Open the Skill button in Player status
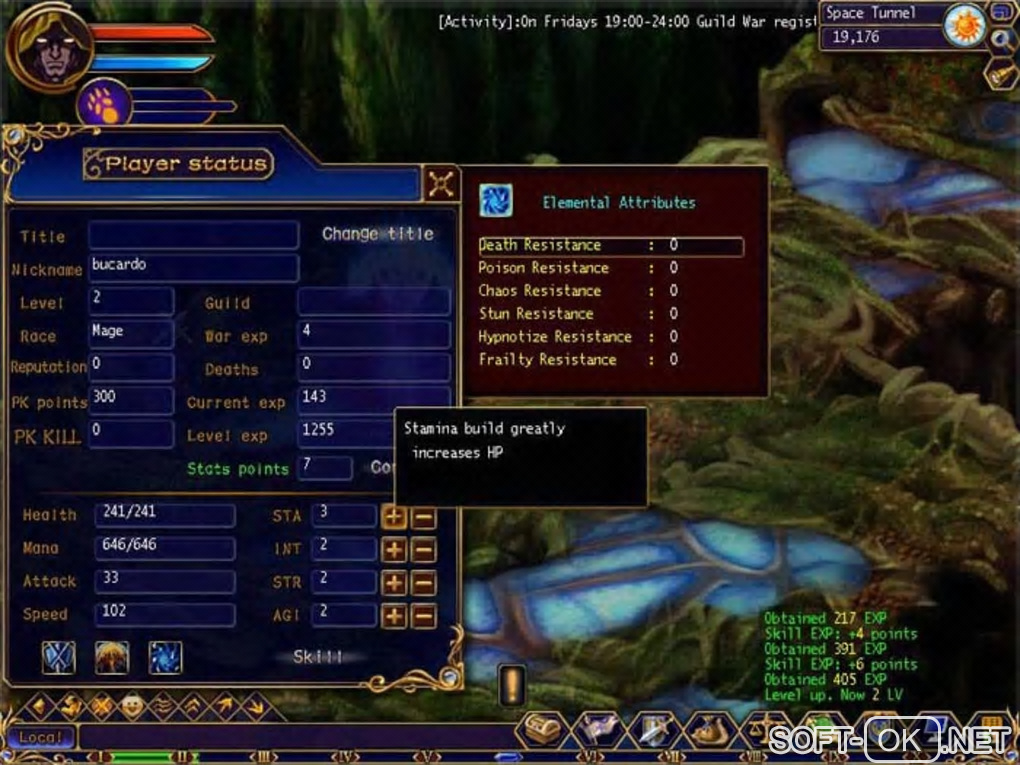This screenshot has height=765, width=1020. point(317,657)
